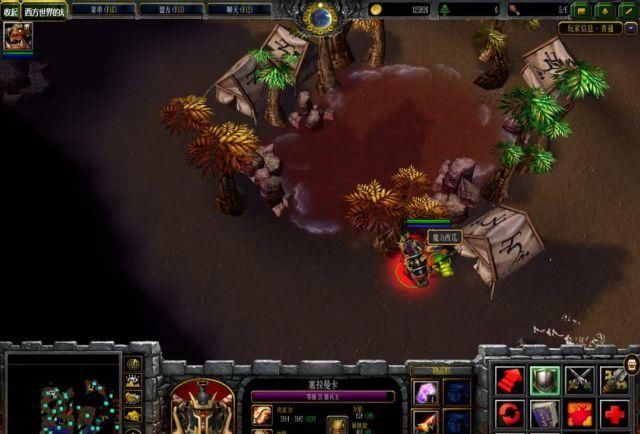The width and height of the screenshot is (640, 434).
Task: Collapse the 玩家信息 player info panel
Action: (x=630, y=29)
